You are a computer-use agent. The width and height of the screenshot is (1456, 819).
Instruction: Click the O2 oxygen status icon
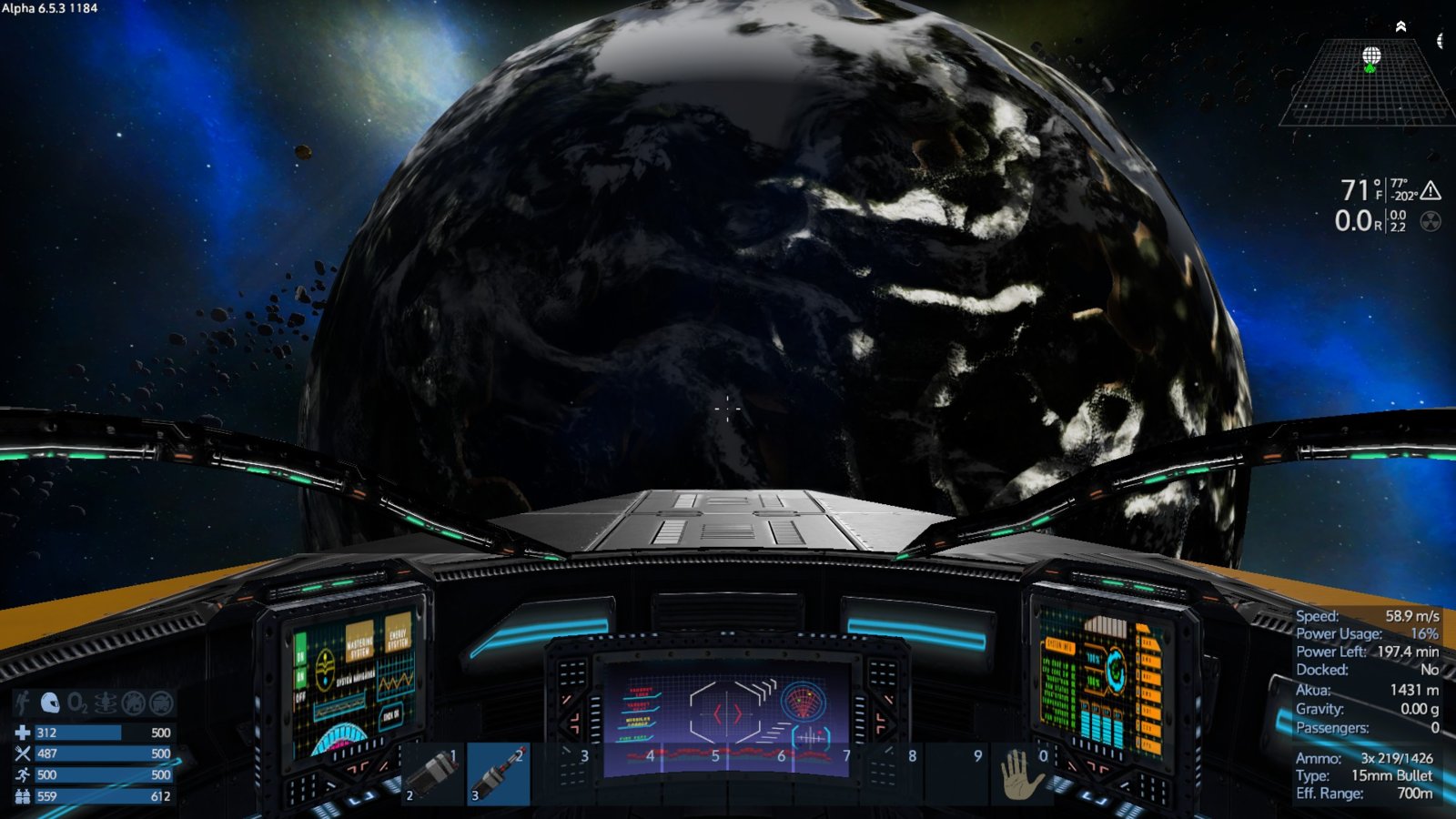[x=78, y=703]
